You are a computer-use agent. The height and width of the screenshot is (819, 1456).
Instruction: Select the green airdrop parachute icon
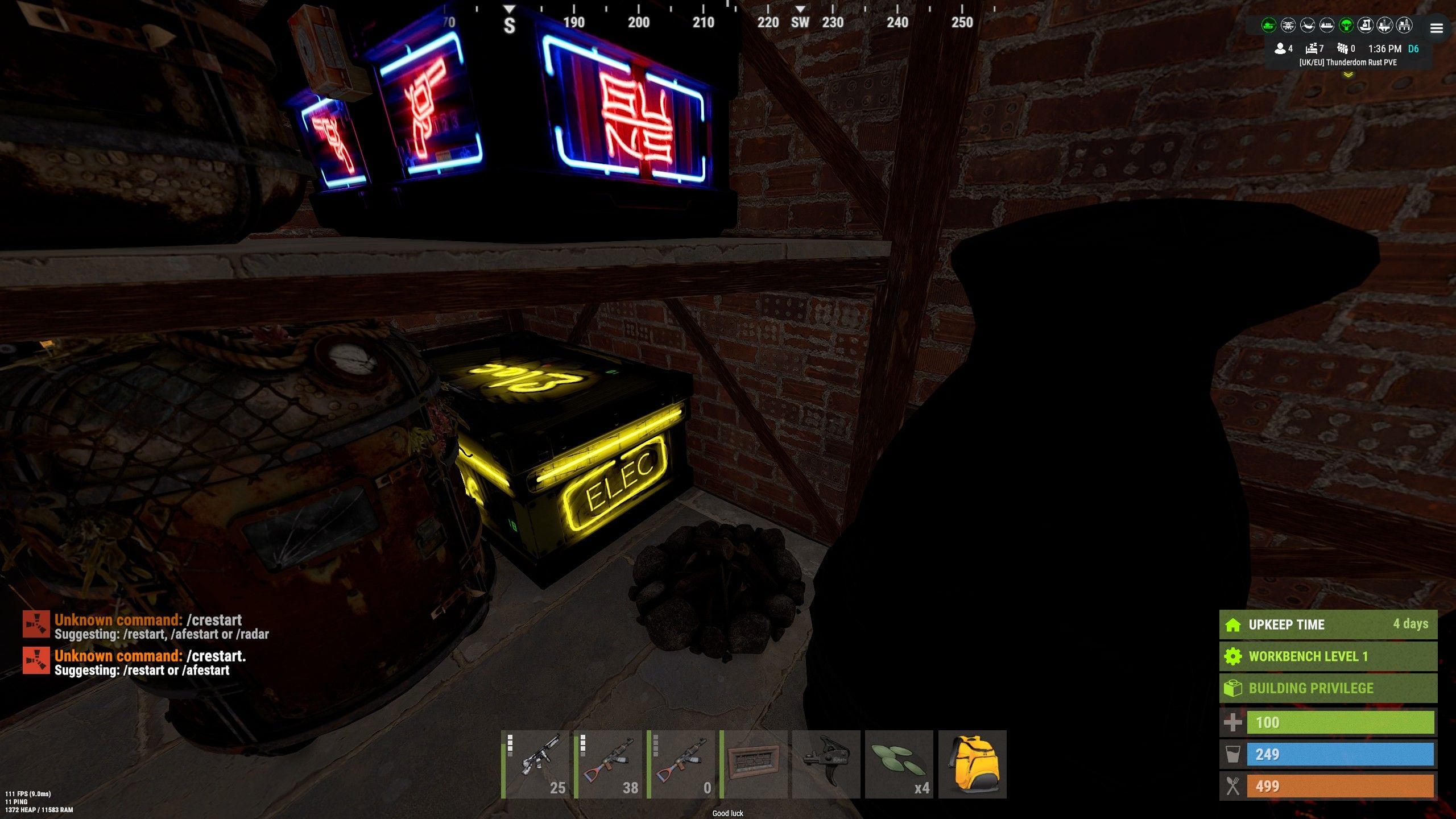pyautogui.click(x=1346, y=26)
